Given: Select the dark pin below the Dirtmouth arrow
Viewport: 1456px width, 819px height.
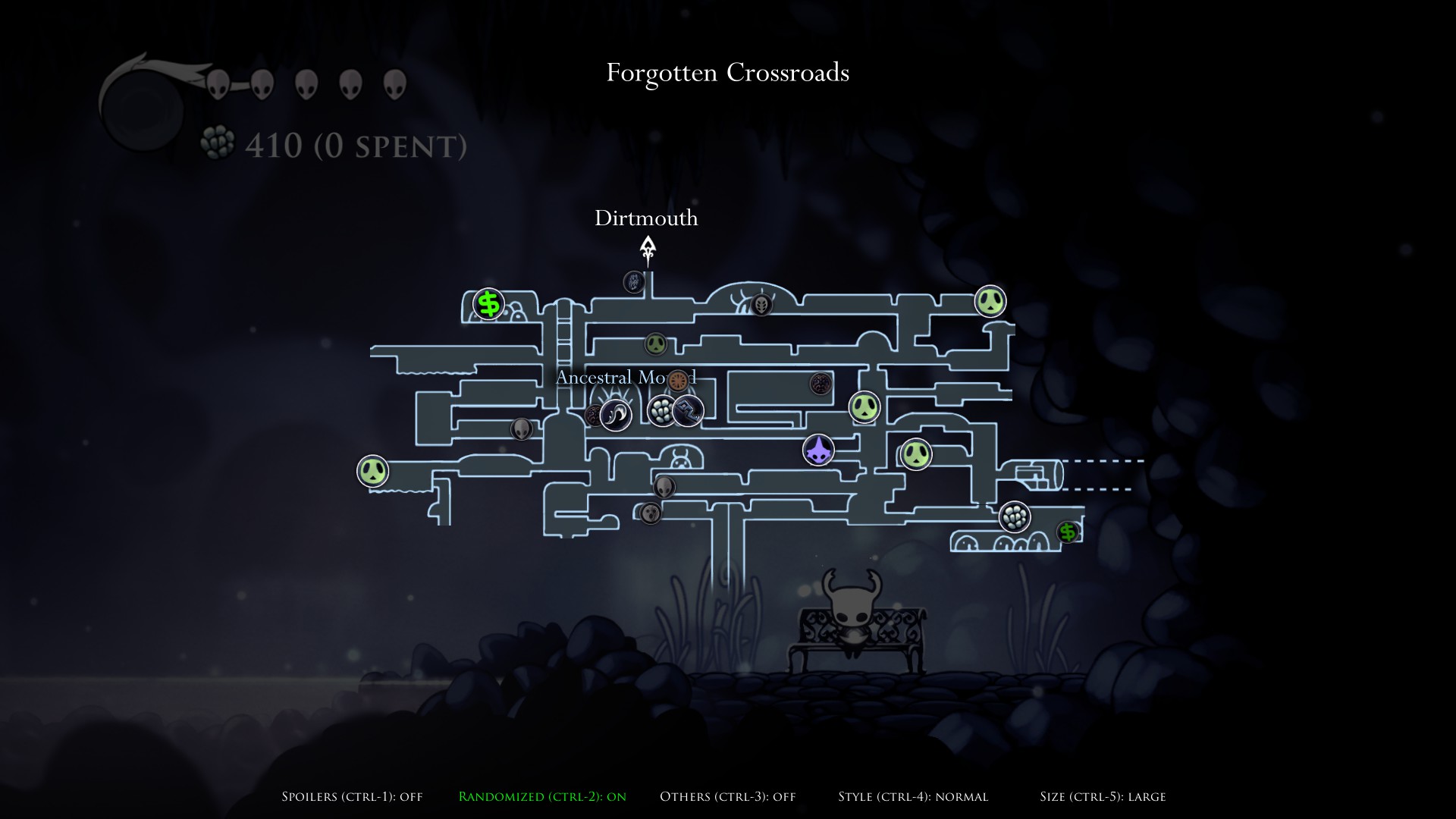Looking at the screenshot, I should 634,283.
